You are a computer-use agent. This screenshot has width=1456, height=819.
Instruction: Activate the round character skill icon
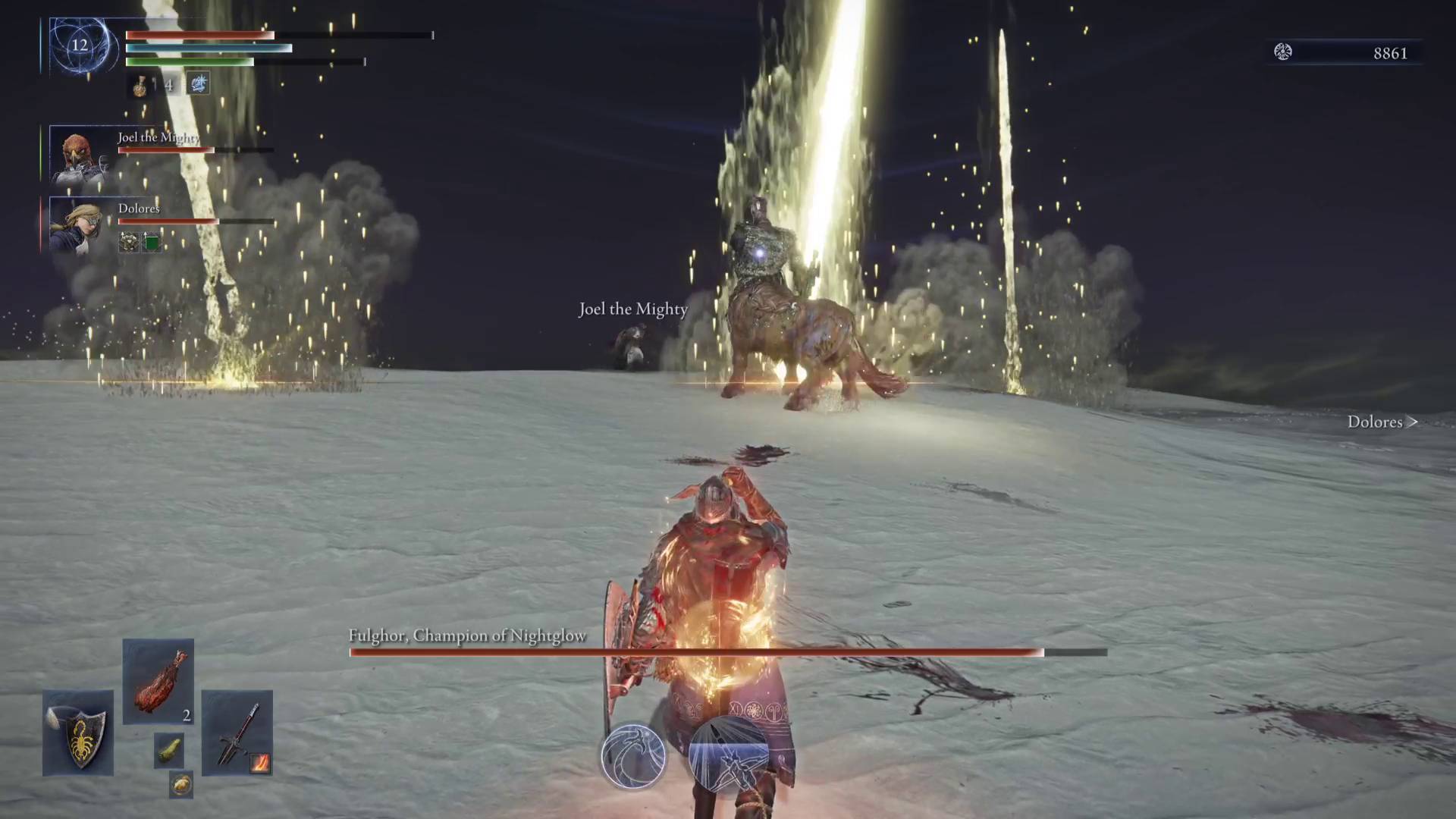pos(633,756)
